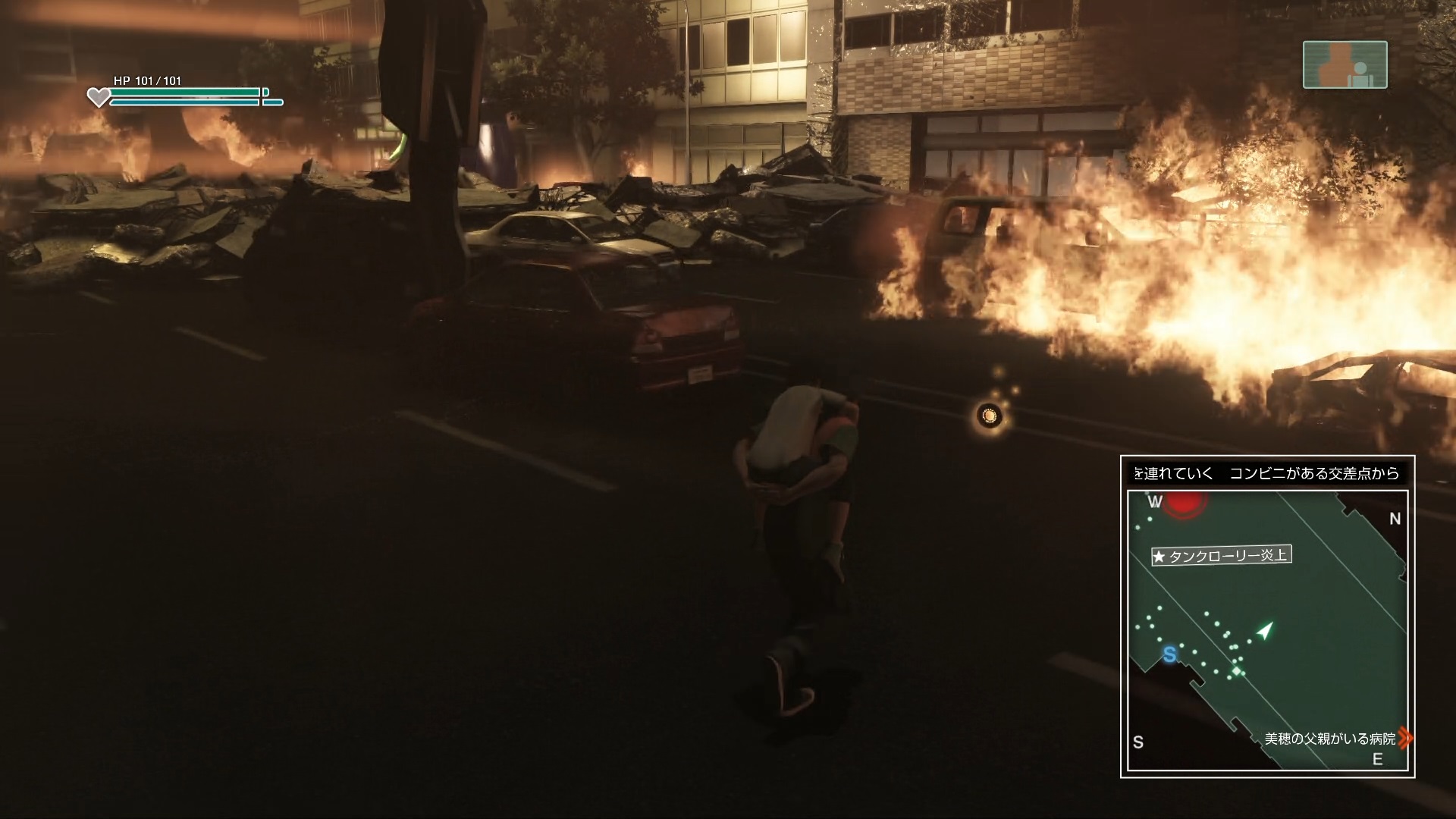Select the player arrow on the minimap
This screenshot has height=819, width=1456.
pyautogui.click(x=1264, y=630)
